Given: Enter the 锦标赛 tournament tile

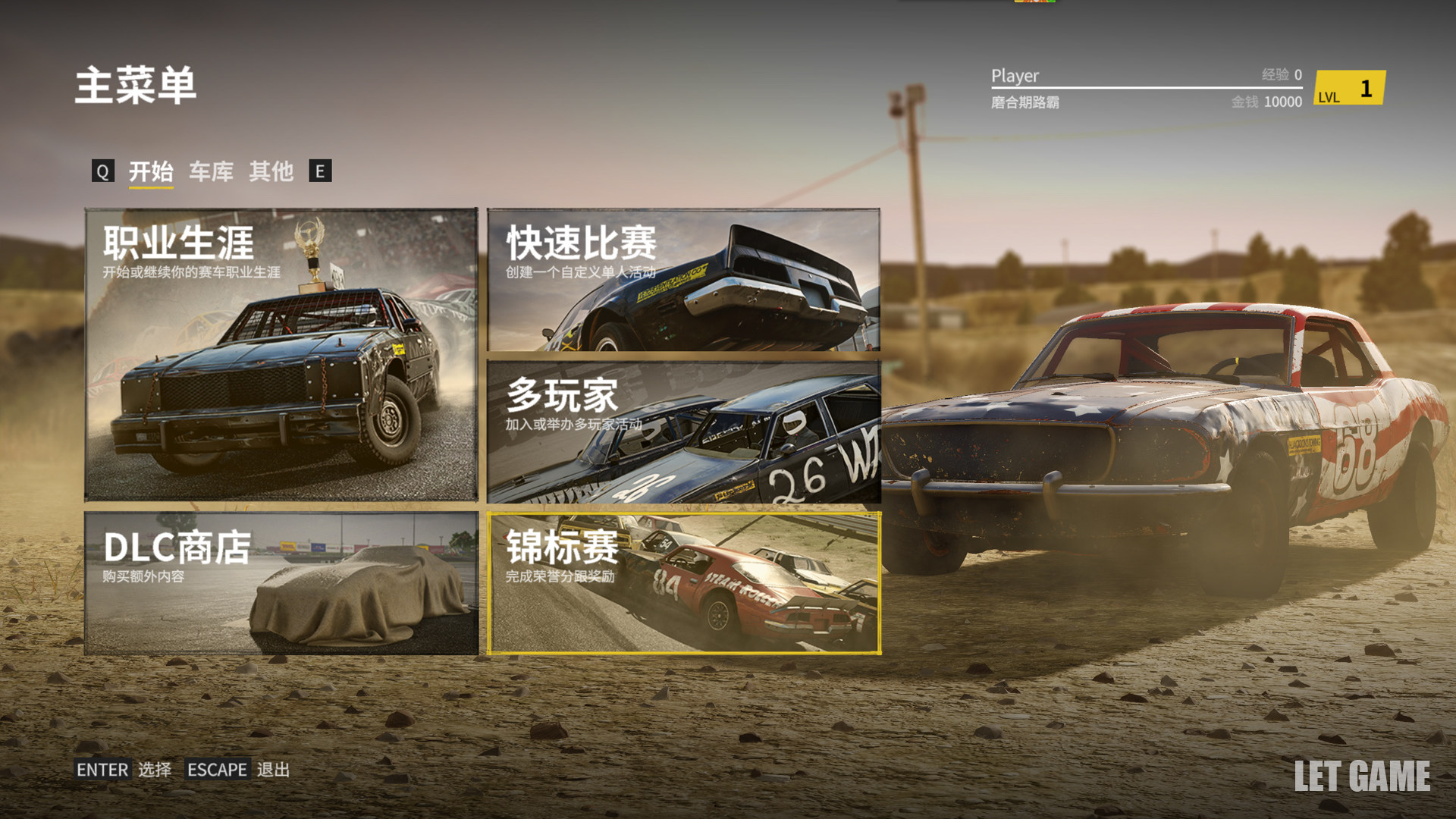Looking at the screenshot, I should click(683, 582).
